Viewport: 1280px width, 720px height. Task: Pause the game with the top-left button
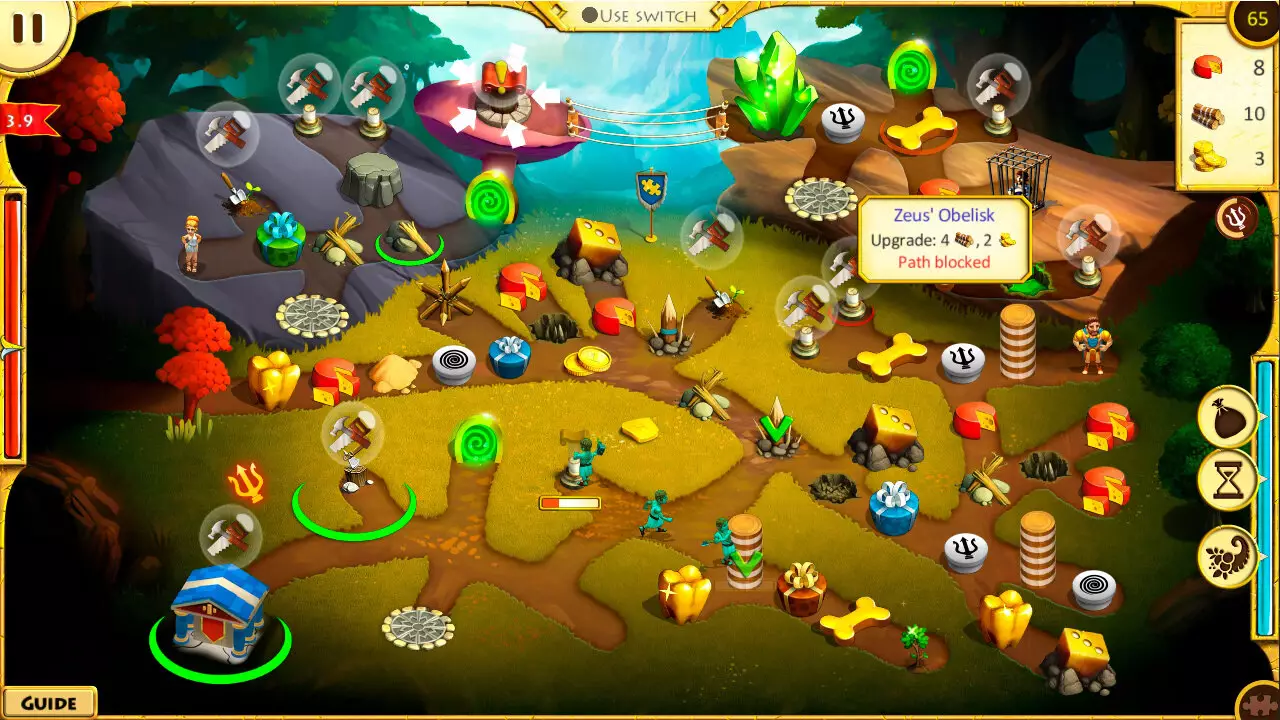point(28,28)
